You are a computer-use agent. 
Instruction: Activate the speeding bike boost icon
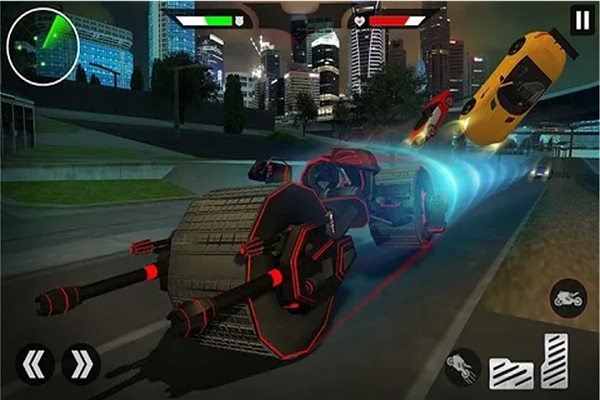(464, 367)
